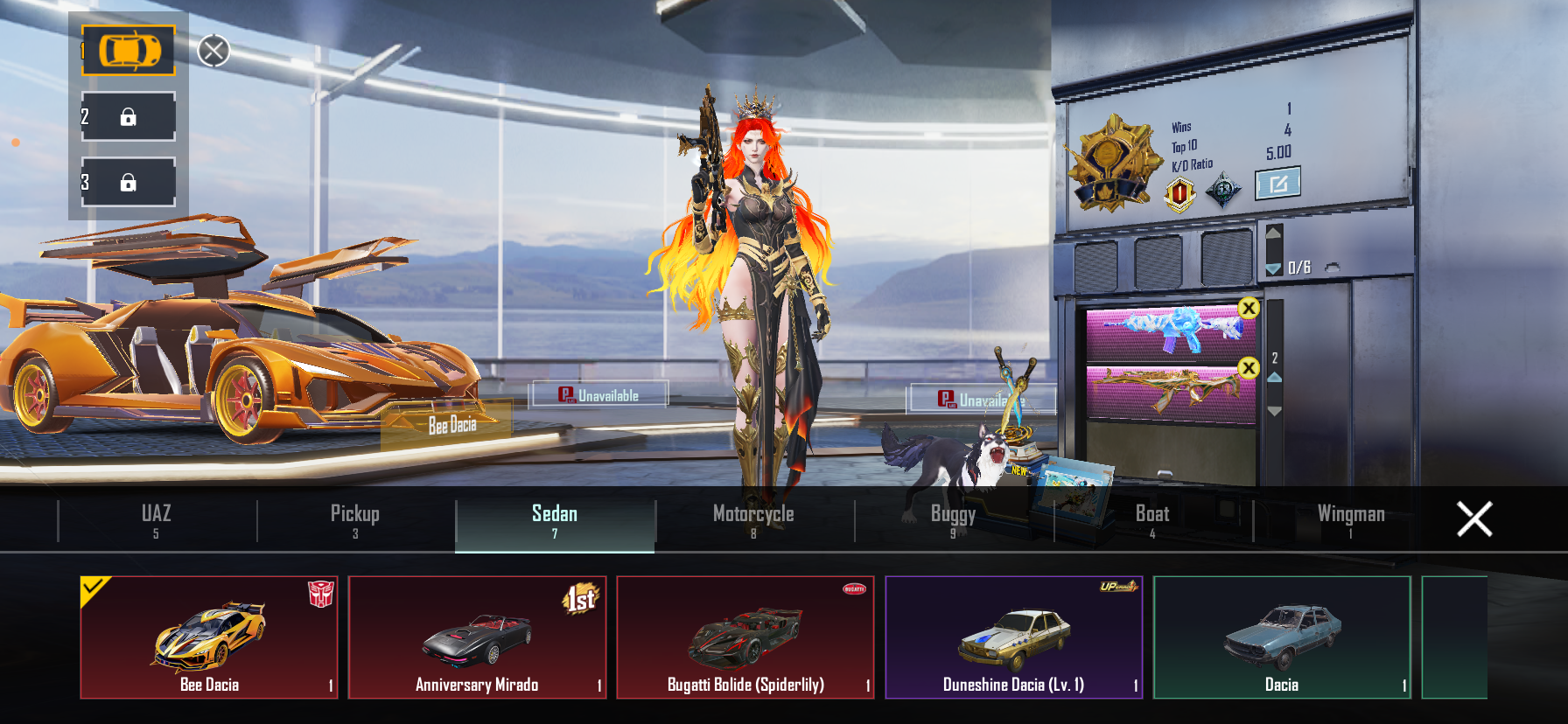Edit the stats display panel
The width and height of the screenshot is (1568, 724).
[x=1277, y=184]
